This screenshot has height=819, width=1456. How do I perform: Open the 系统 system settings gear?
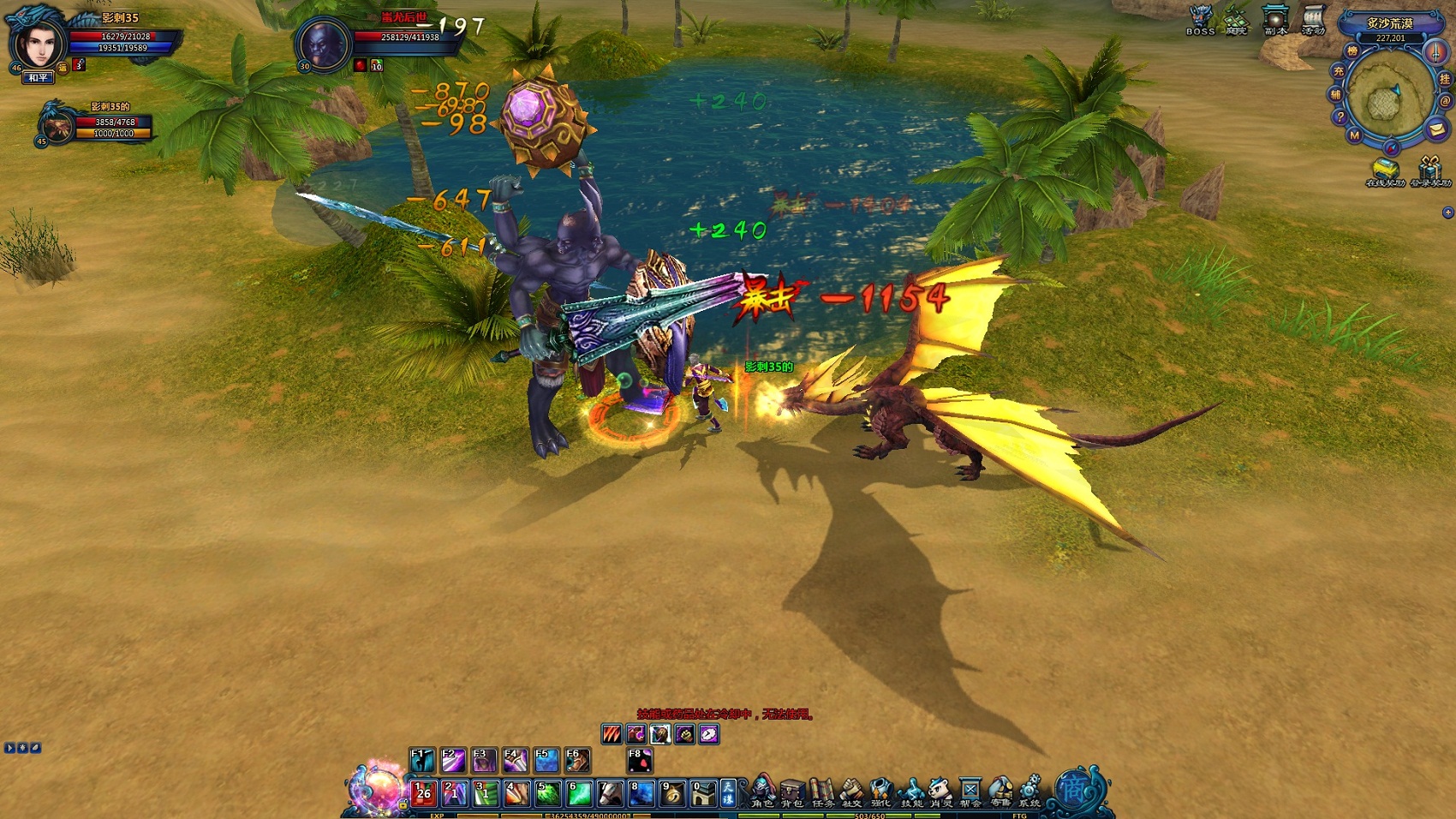coord(1029,791)
